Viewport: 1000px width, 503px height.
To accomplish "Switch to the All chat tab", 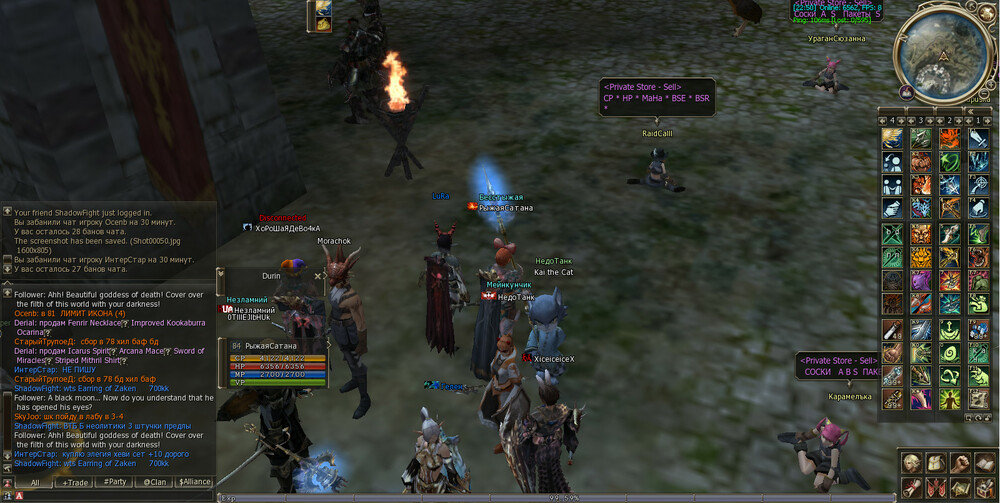I will click(34, 482).
